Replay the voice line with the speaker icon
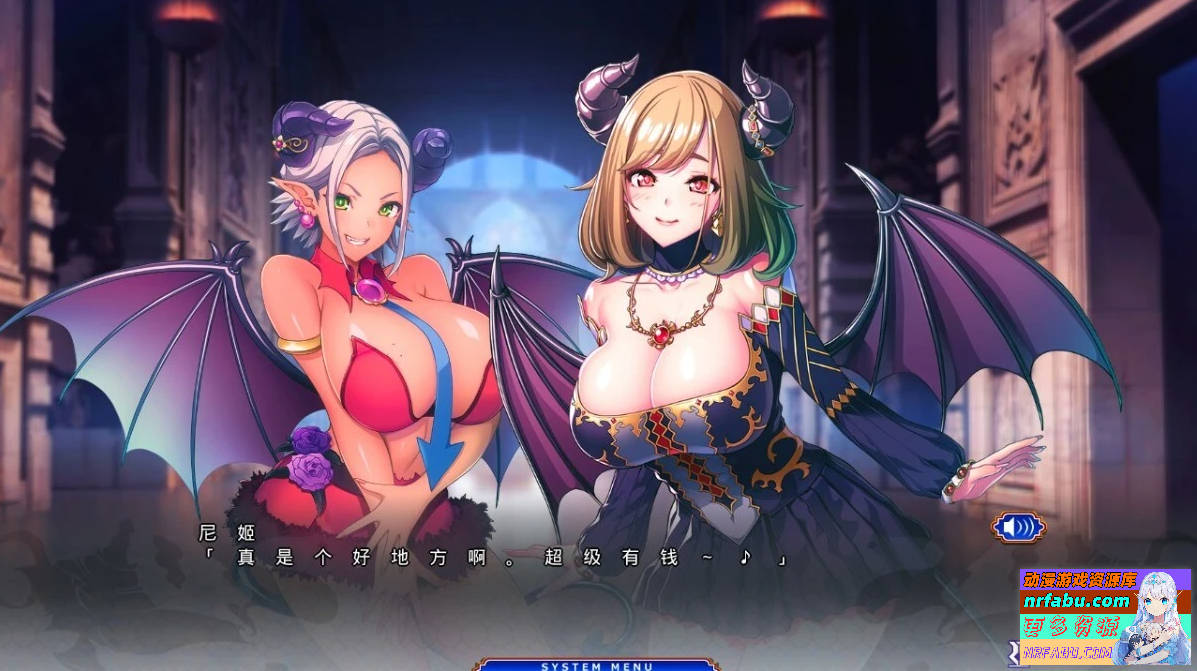Image resolution: width=1197 pixels, height=671 pixels. 1018,526
